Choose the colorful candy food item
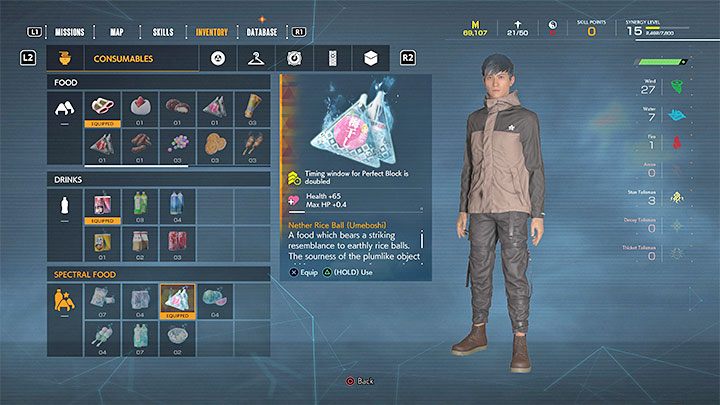720x405 pixels. click(180, 145)
